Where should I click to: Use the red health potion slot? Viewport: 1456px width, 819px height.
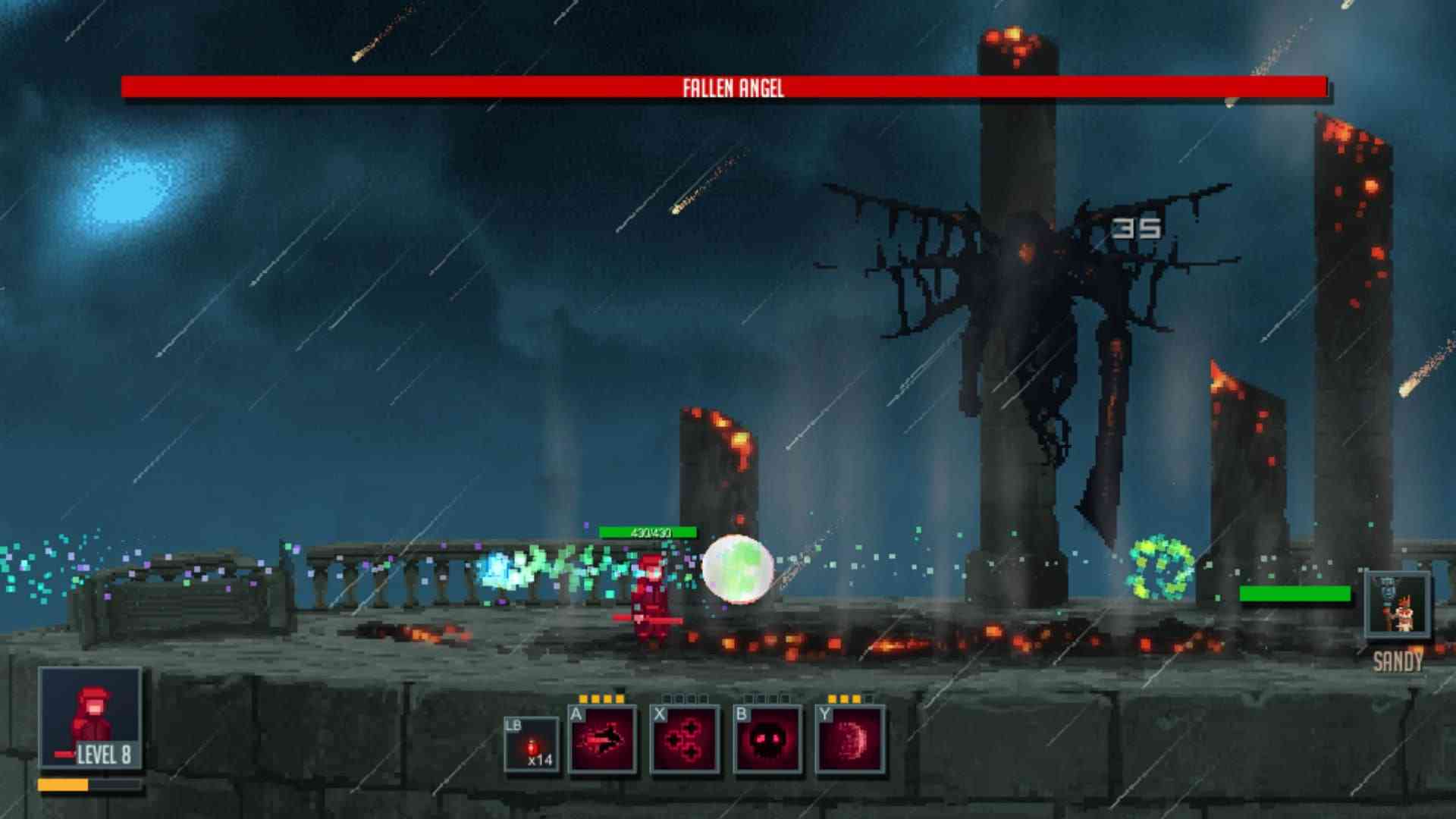[x=532, y=745]
